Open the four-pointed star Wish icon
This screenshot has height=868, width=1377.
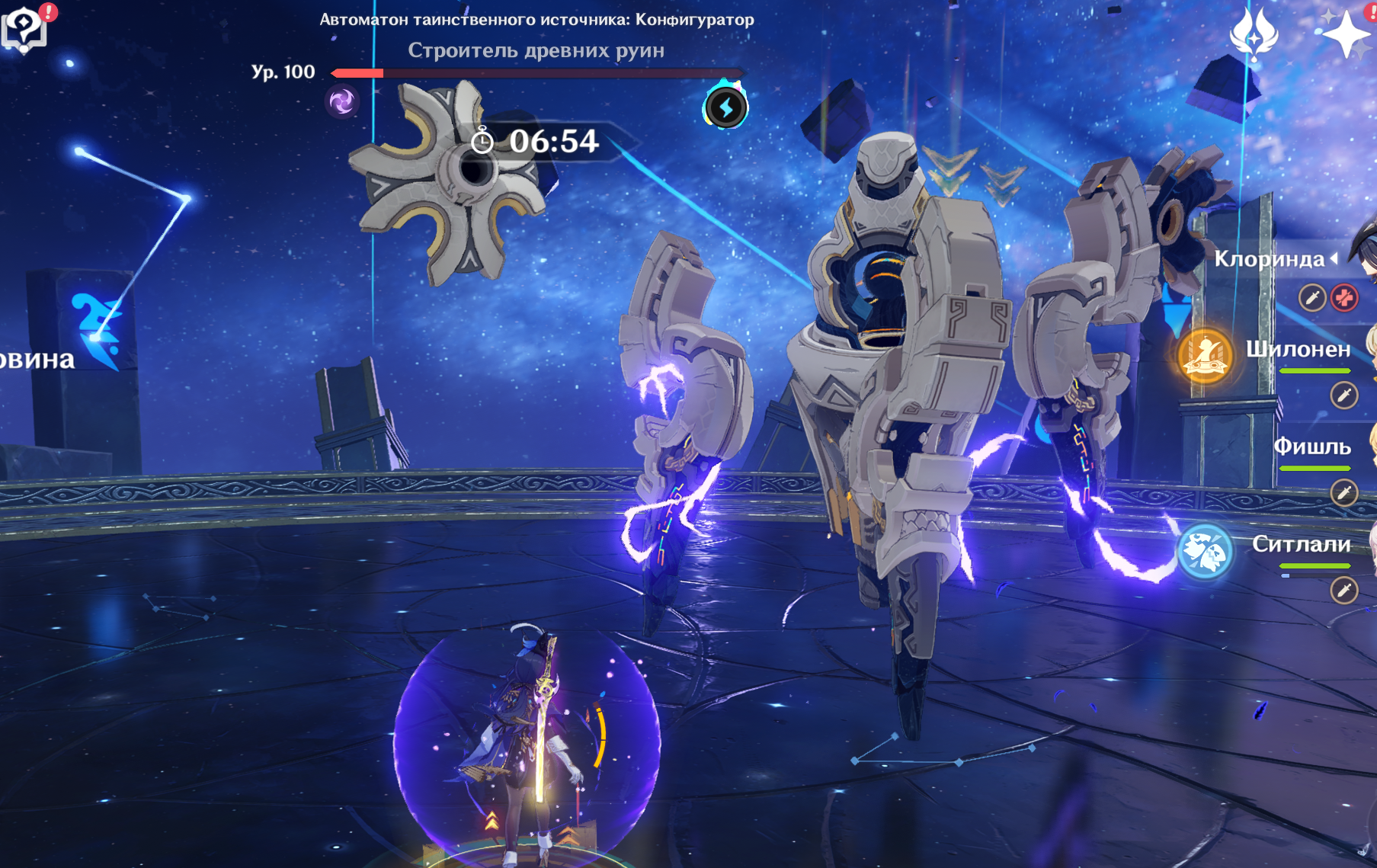1345,34
